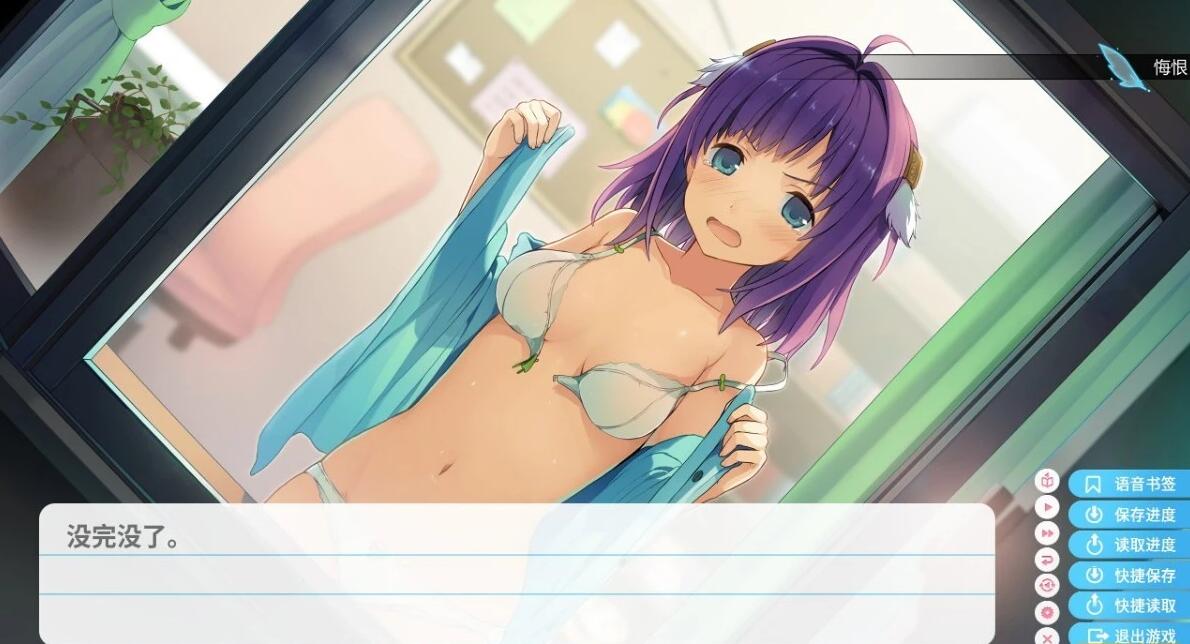Screen dimensions: 1190x644
Task: Click the 保存进度 save progress button
Action: [1129, 515]
